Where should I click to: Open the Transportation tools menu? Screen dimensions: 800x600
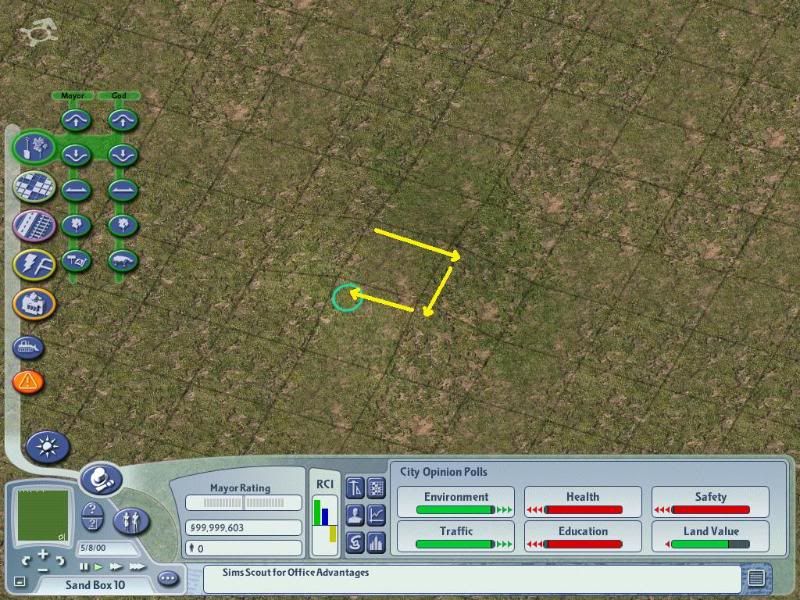(33, 225)
